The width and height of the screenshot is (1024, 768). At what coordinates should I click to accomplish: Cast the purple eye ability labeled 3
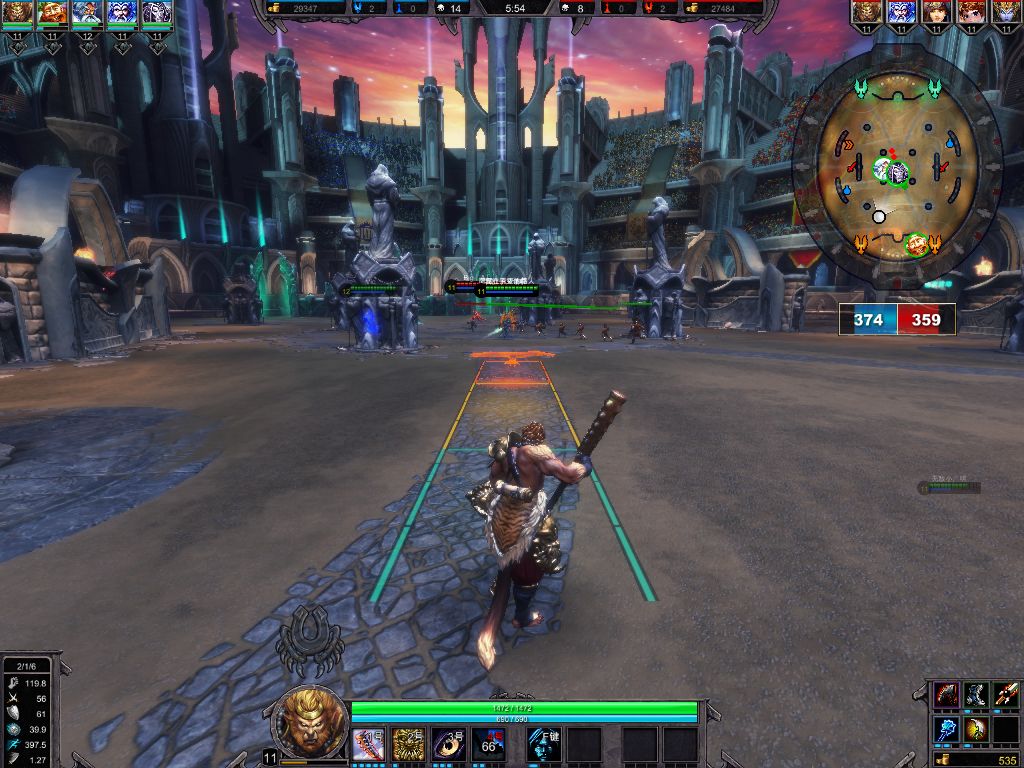[448, 745]
